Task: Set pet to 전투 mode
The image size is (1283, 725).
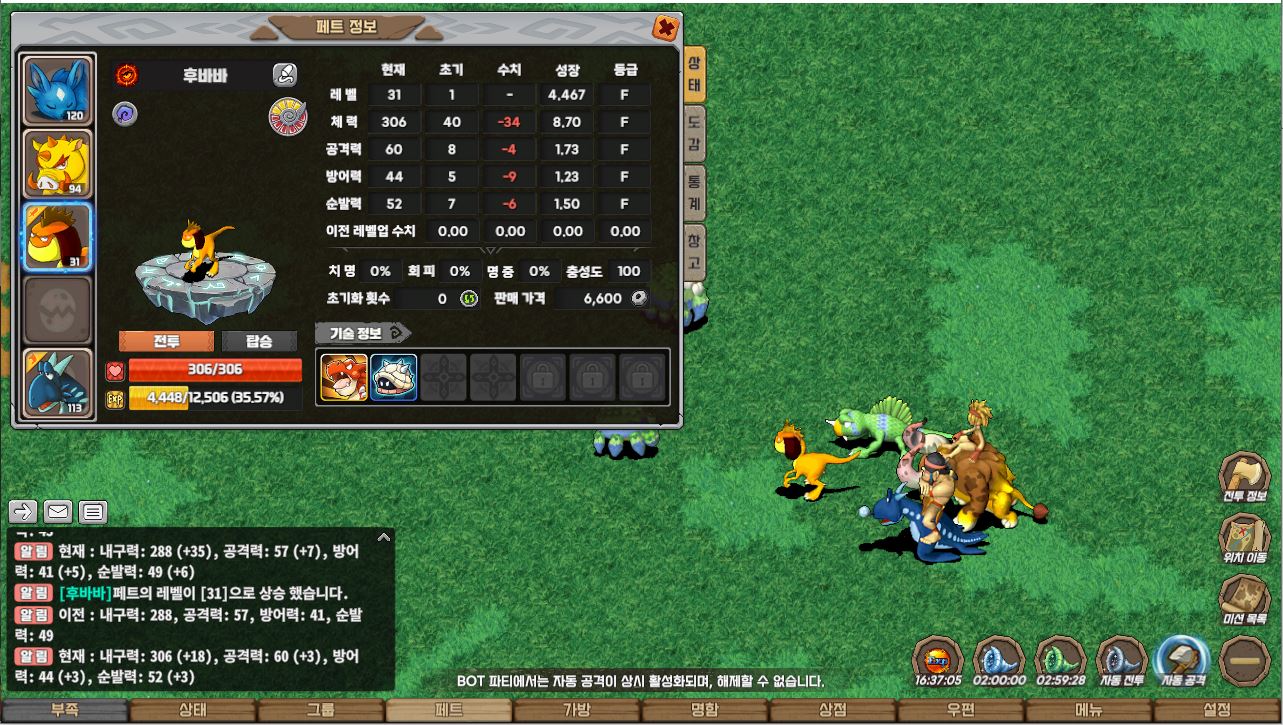Action: pos(166,341)
